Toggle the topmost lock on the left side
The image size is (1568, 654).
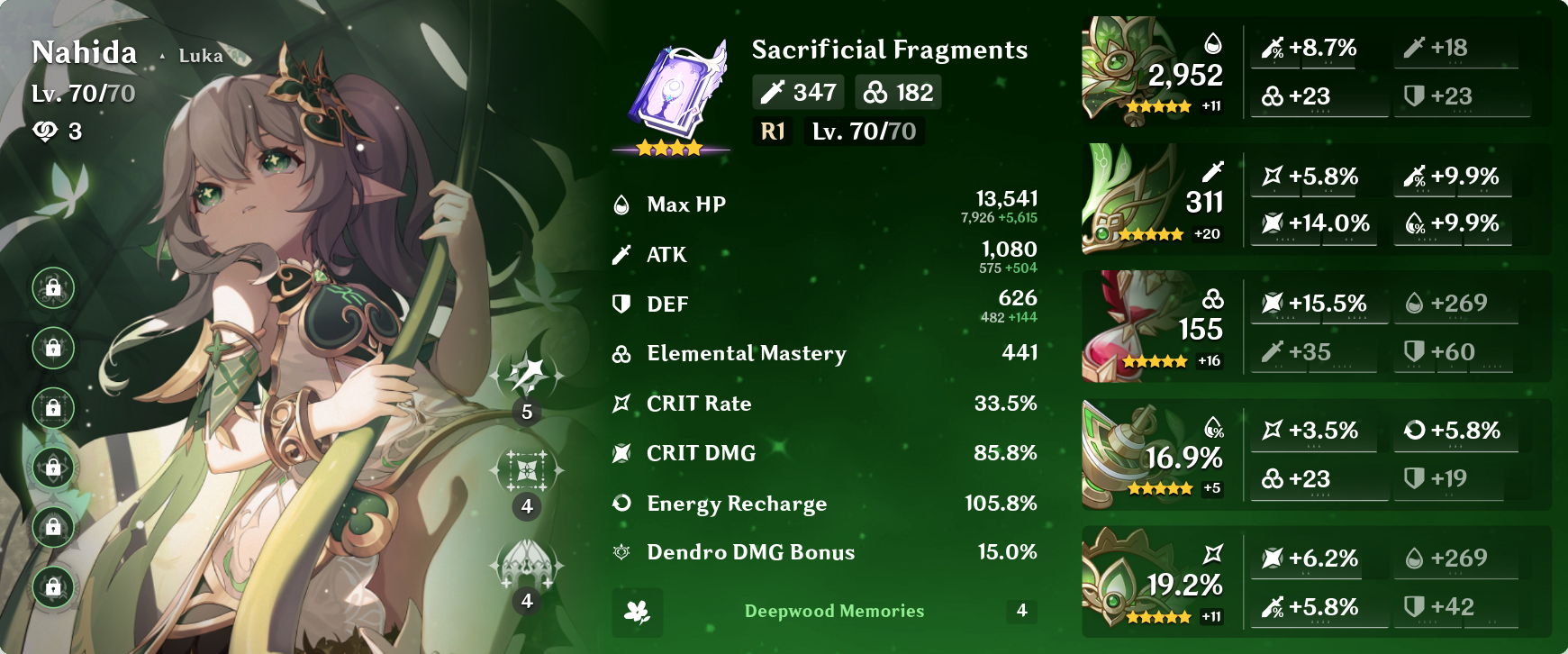point(52,290)
